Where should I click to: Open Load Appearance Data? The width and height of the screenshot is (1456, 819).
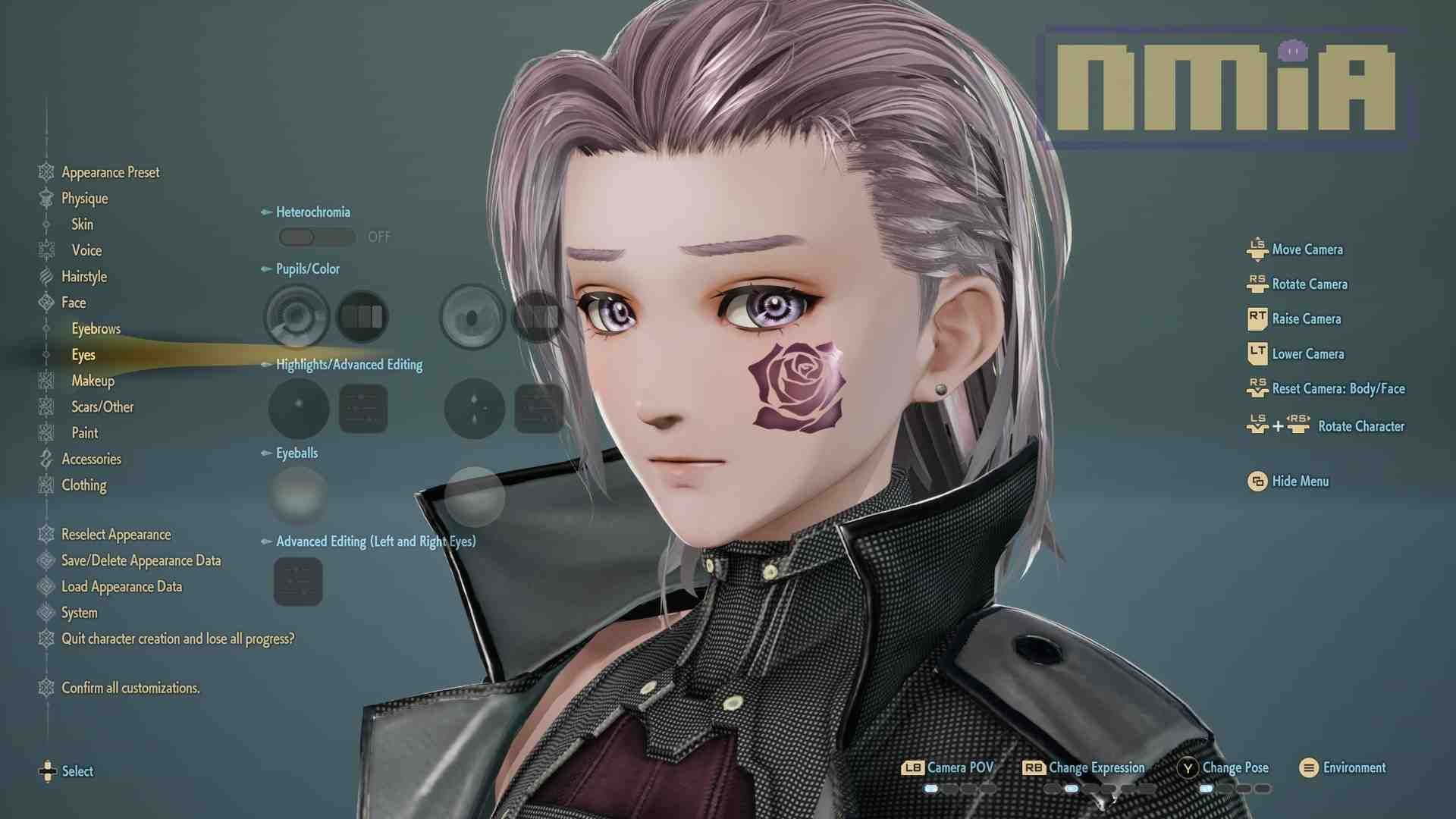(x=121, y=586)
